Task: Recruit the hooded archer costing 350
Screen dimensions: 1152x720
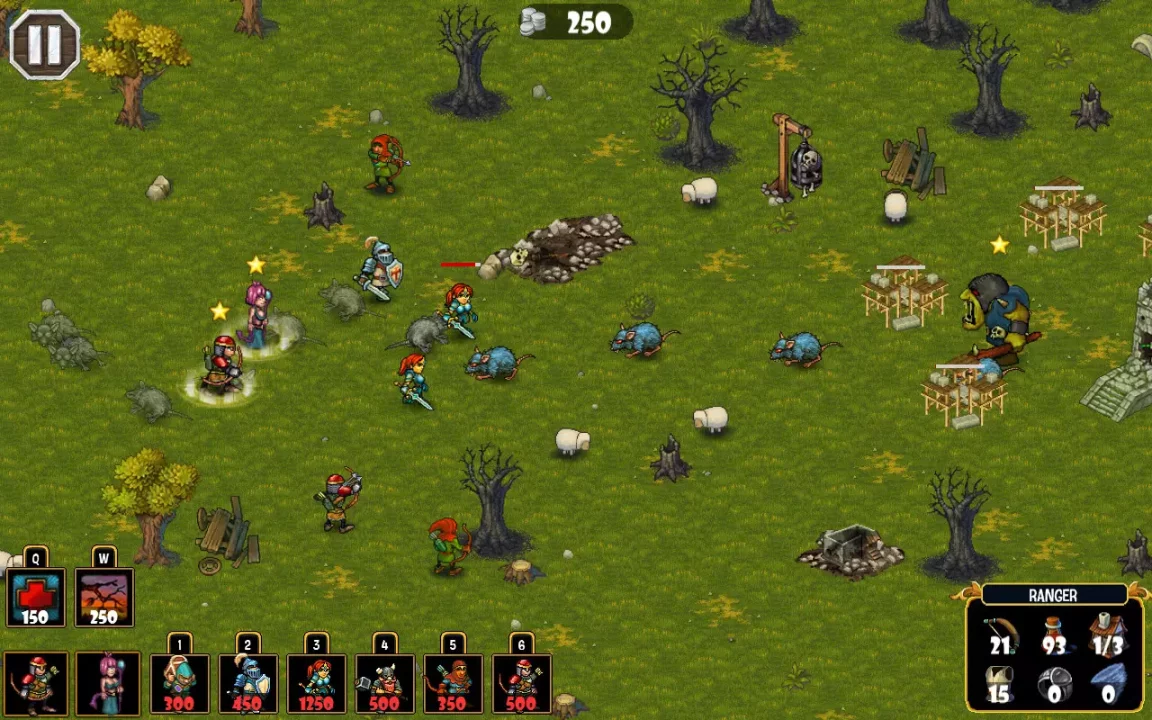Action: pyautogui.click(x=453, y=684)
